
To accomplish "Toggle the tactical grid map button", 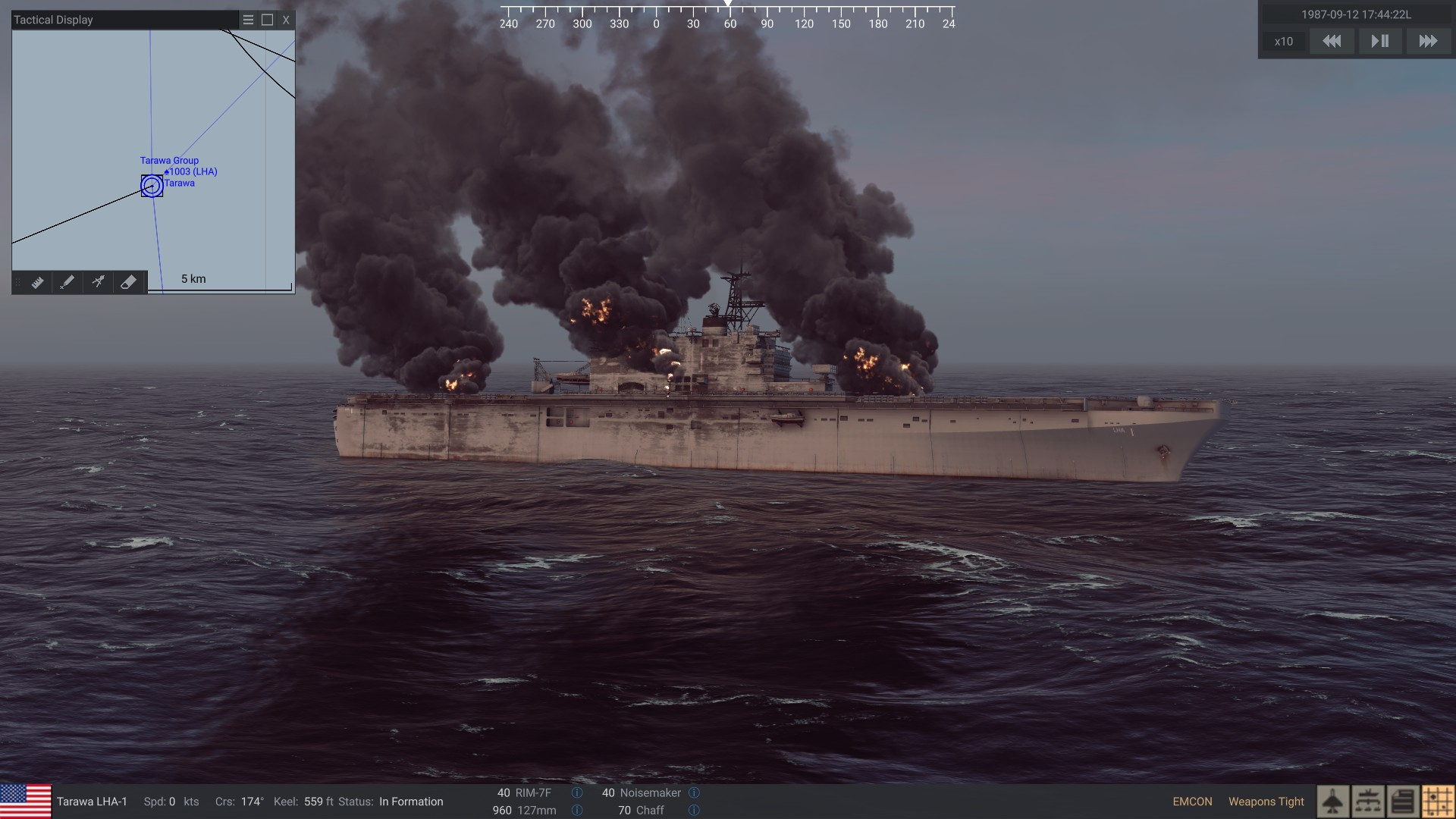I will [1438, 802].
